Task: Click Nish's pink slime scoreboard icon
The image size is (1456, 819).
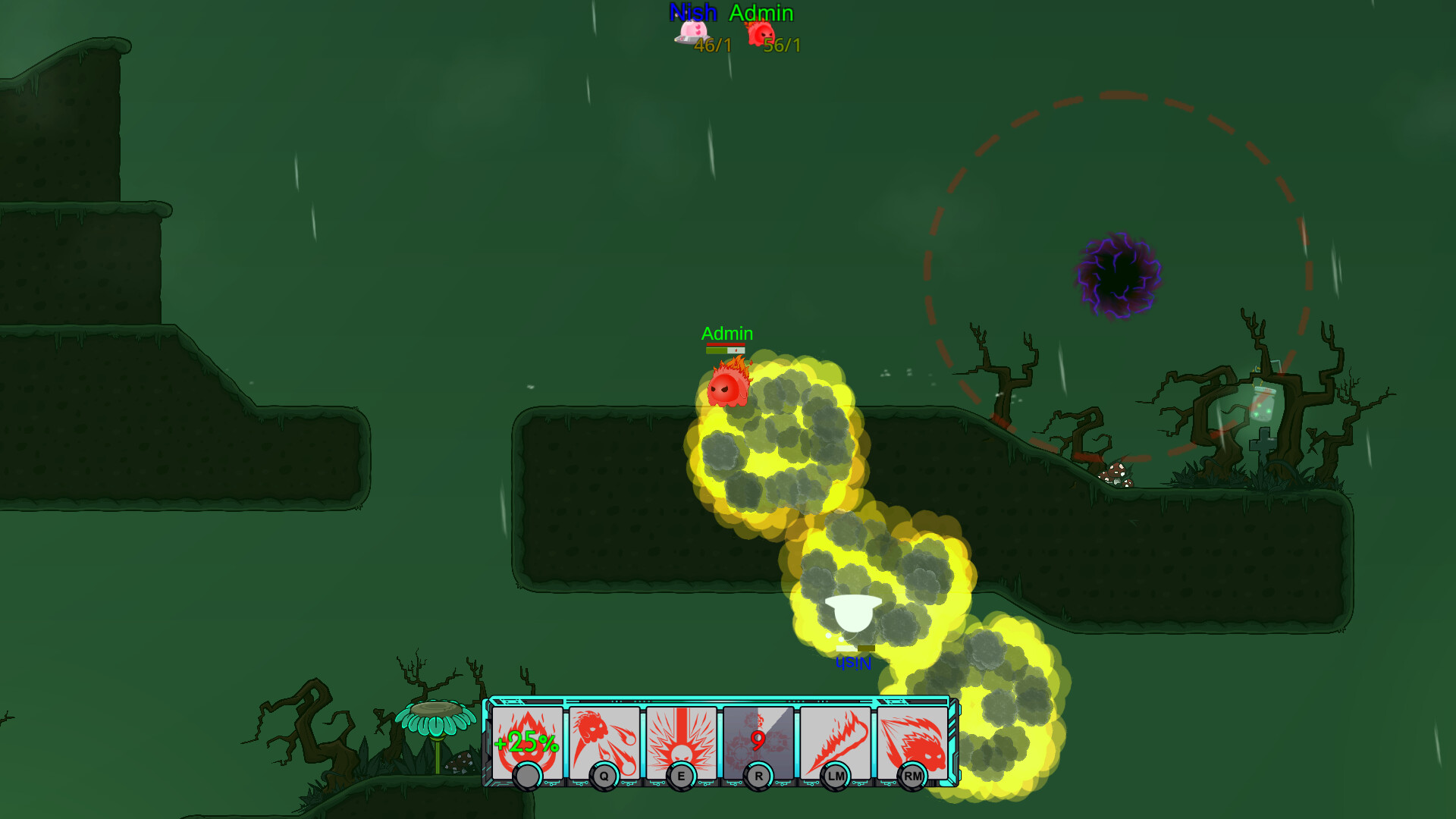Action: click(692, 34)
